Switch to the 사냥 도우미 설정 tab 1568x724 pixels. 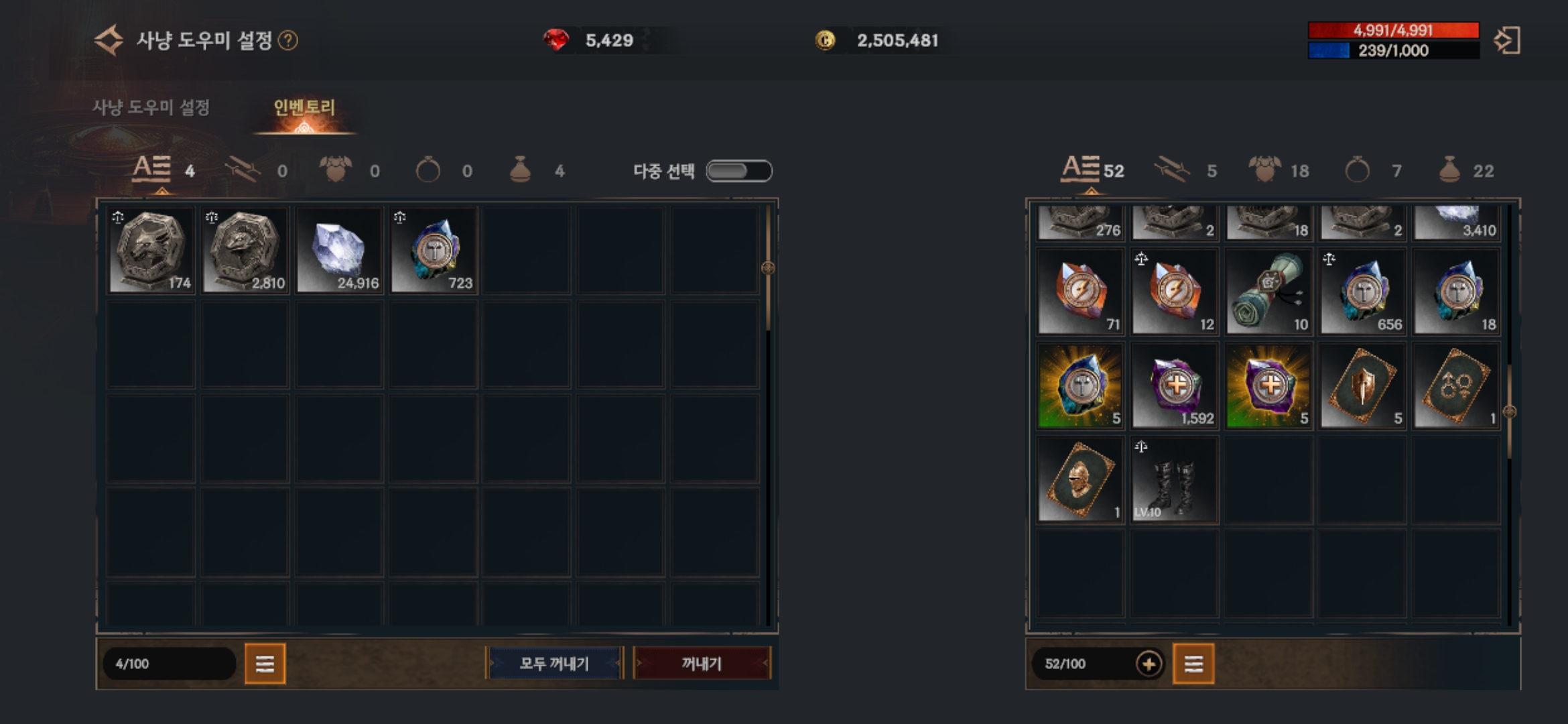click(x=151, y=107)
